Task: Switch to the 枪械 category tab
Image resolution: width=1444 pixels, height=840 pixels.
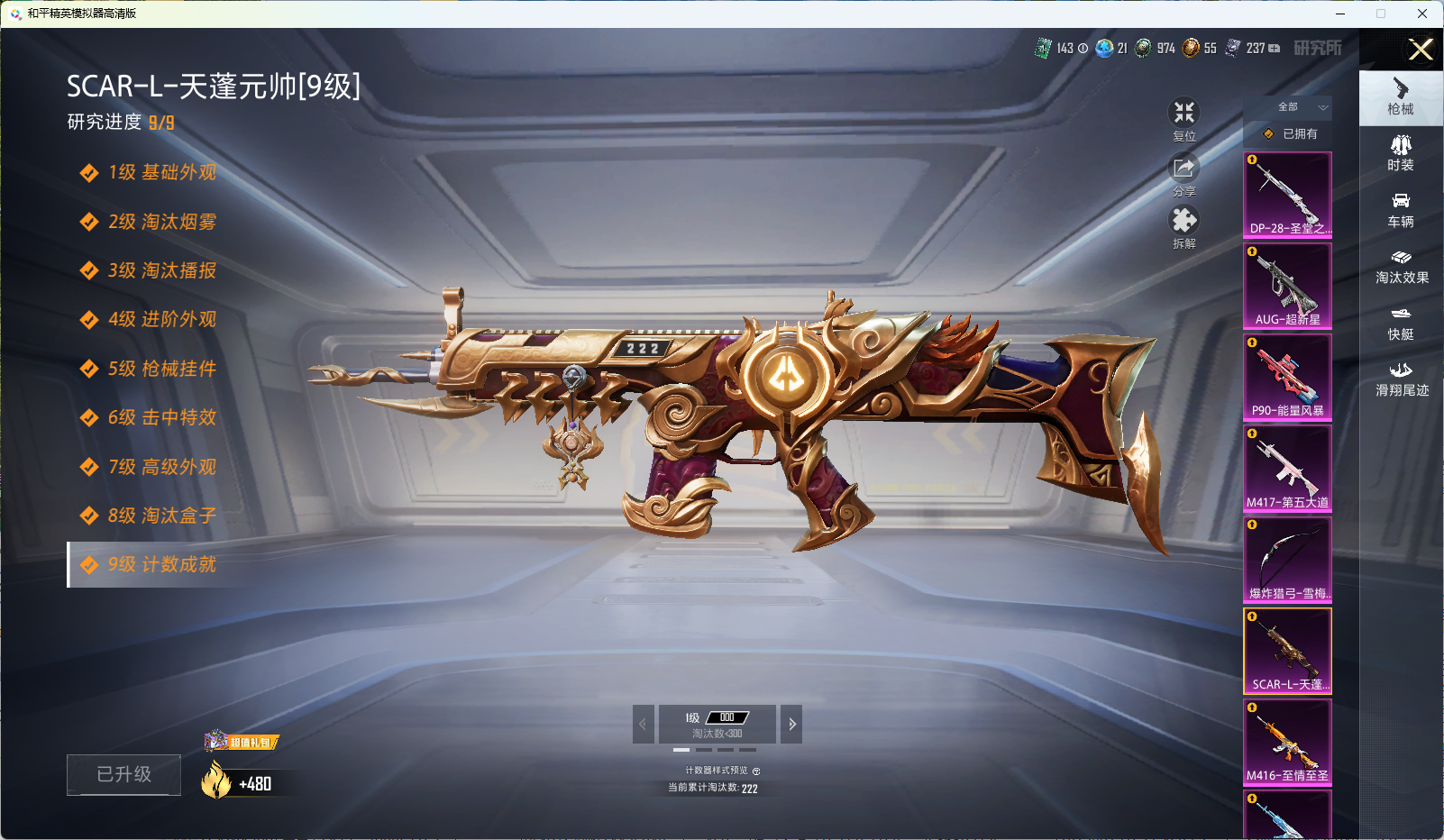Action: (1401, 96)
